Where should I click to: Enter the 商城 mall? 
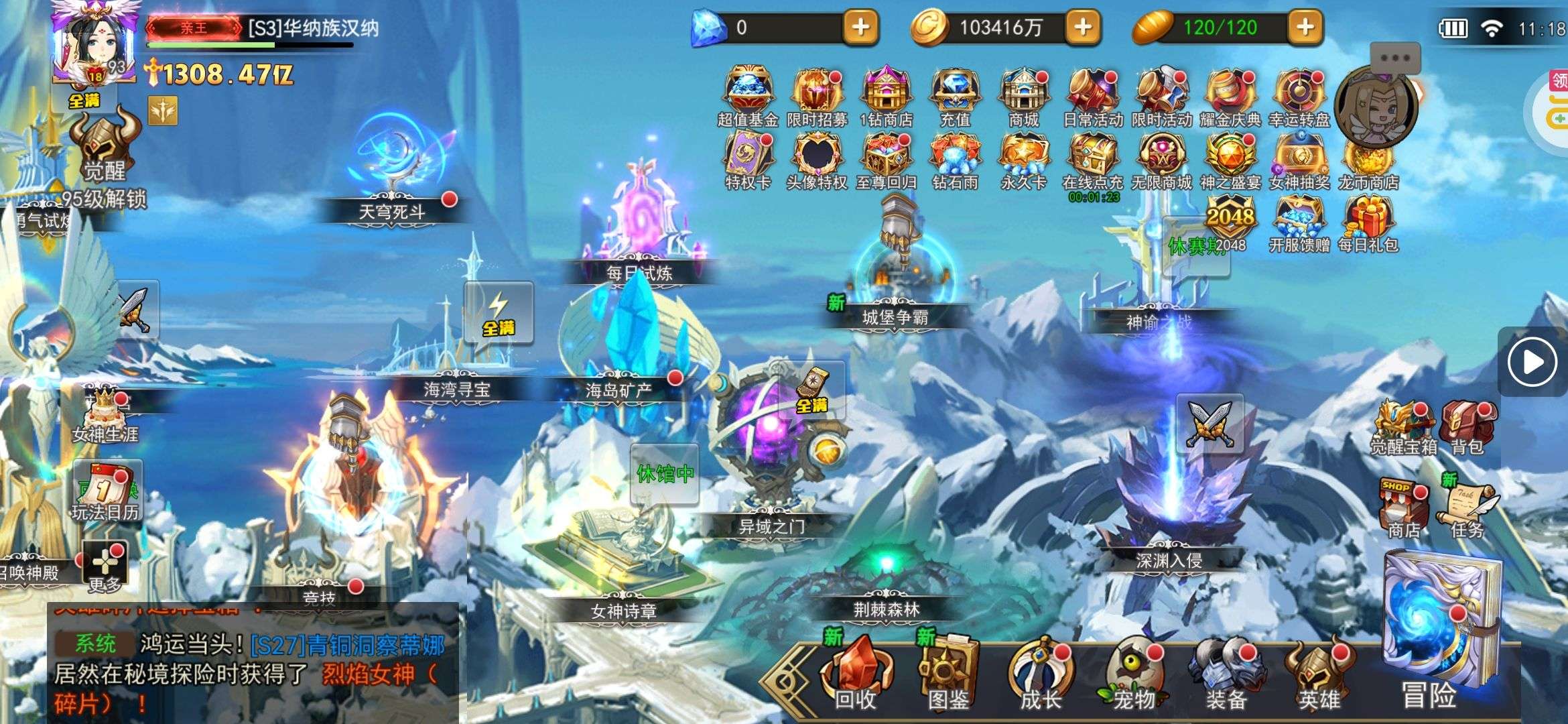(x=1023, y=95)
